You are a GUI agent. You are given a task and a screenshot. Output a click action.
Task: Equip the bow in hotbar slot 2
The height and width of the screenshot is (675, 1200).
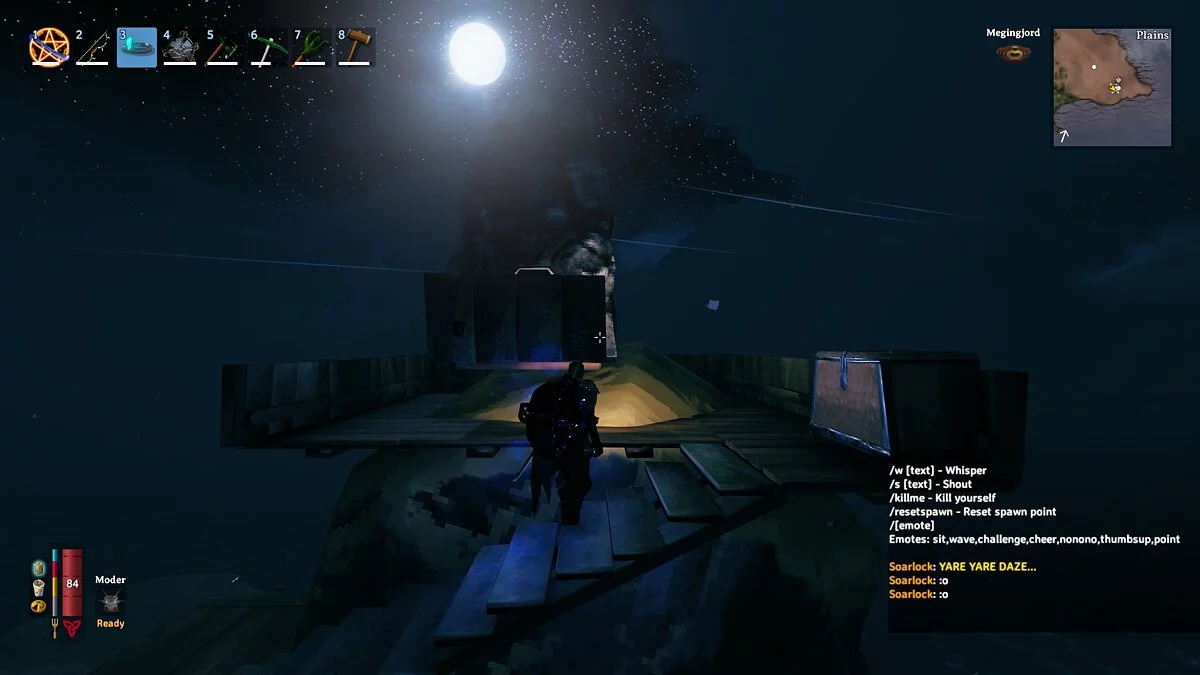click(93, 47)
